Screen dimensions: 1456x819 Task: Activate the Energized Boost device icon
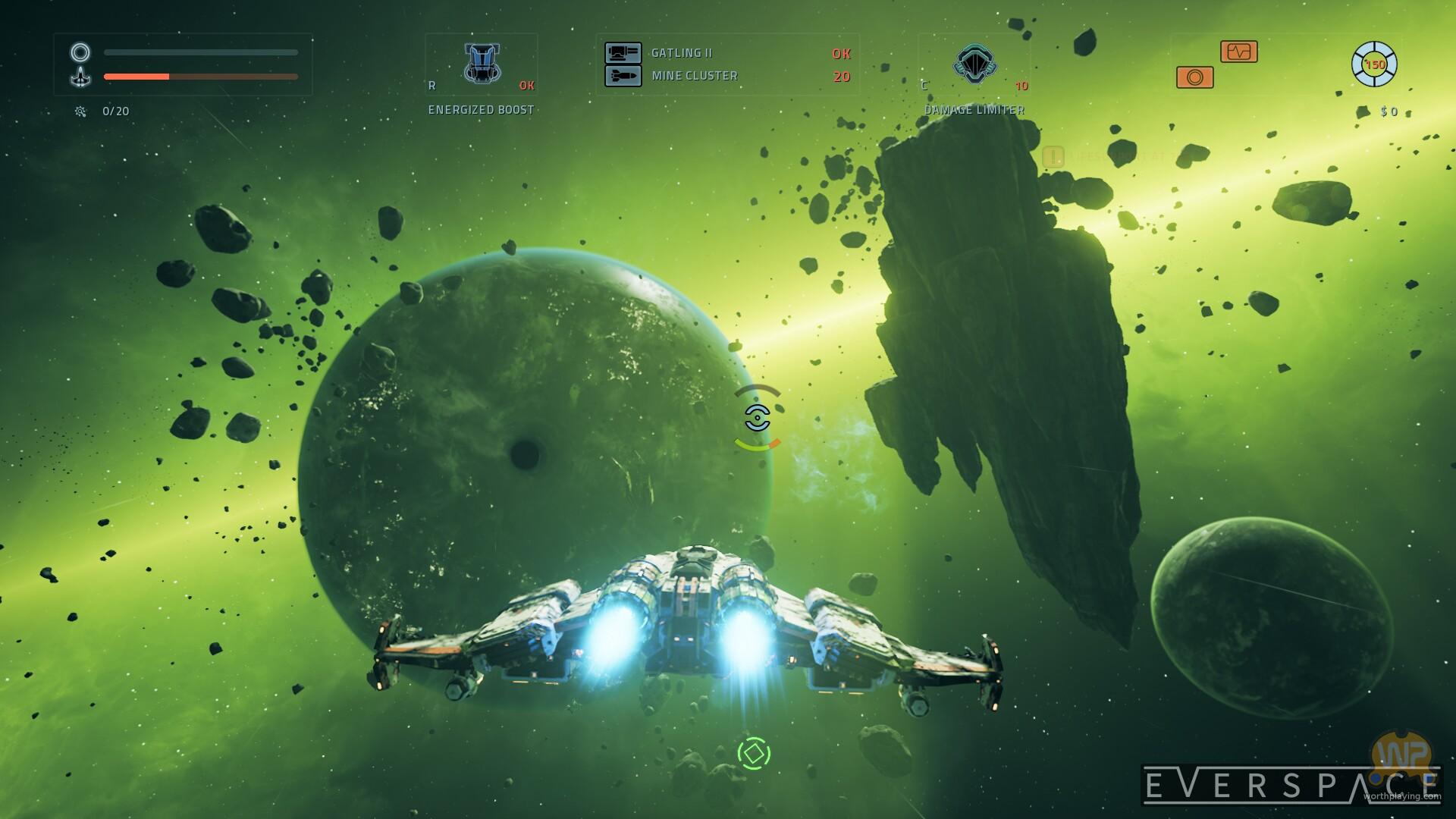pyautogui.click(x=482, y=63)
